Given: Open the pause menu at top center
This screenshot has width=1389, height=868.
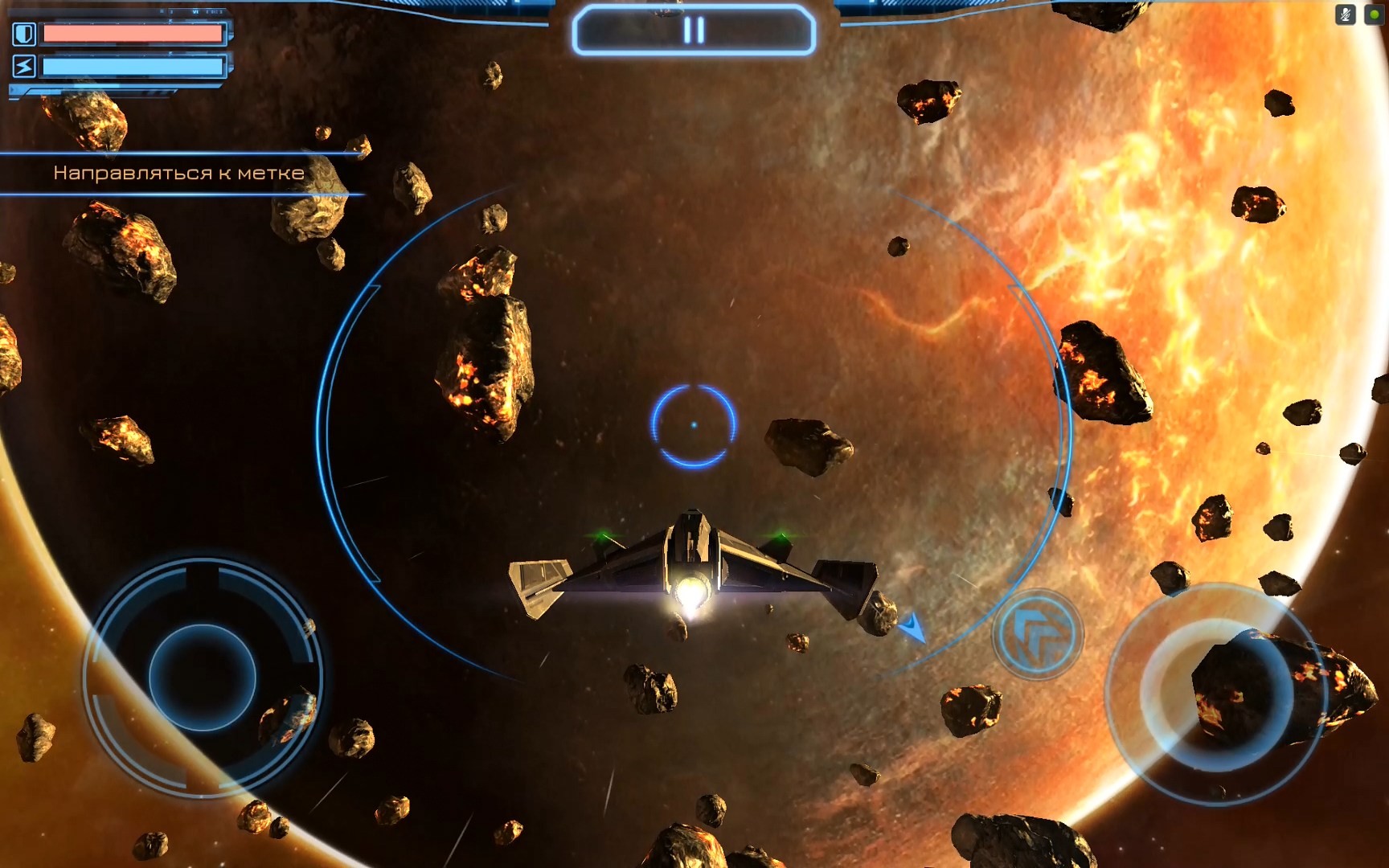Looking at the screenshot, I should [x=694, y=31].
